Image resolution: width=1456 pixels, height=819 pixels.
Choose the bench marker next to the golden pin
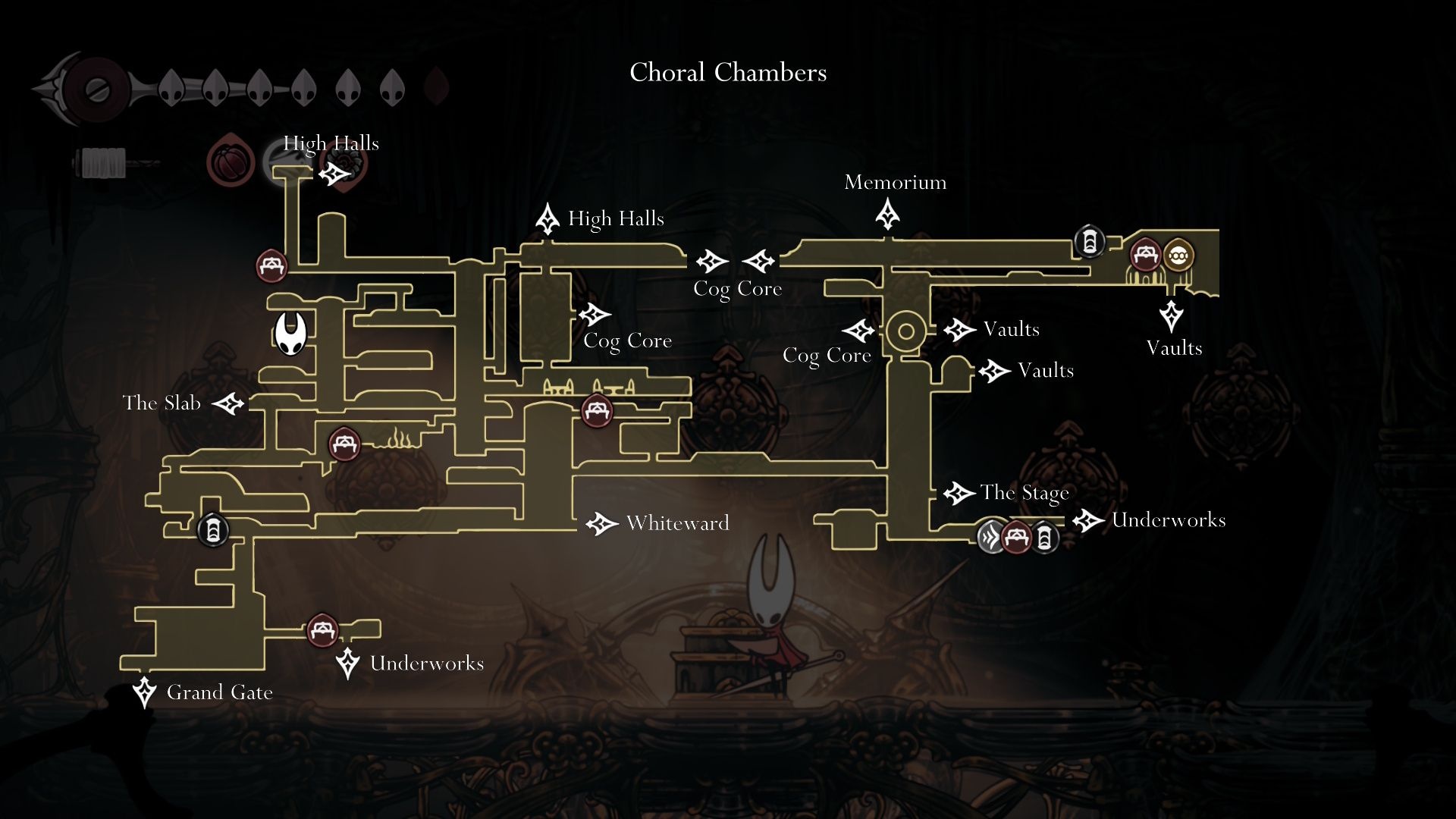1145,255
